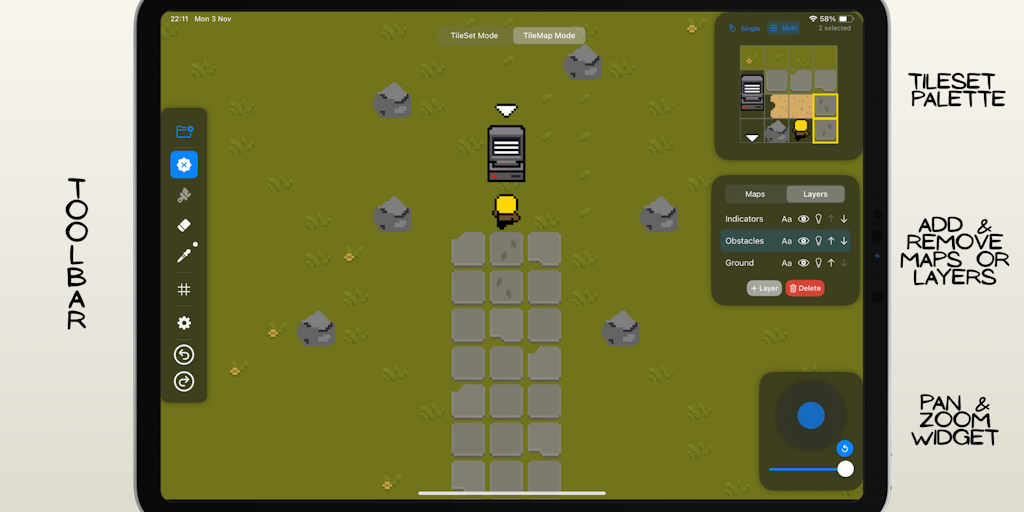
Task: Choose the eraser tool in the toolbar
Action: click(183, 225)
